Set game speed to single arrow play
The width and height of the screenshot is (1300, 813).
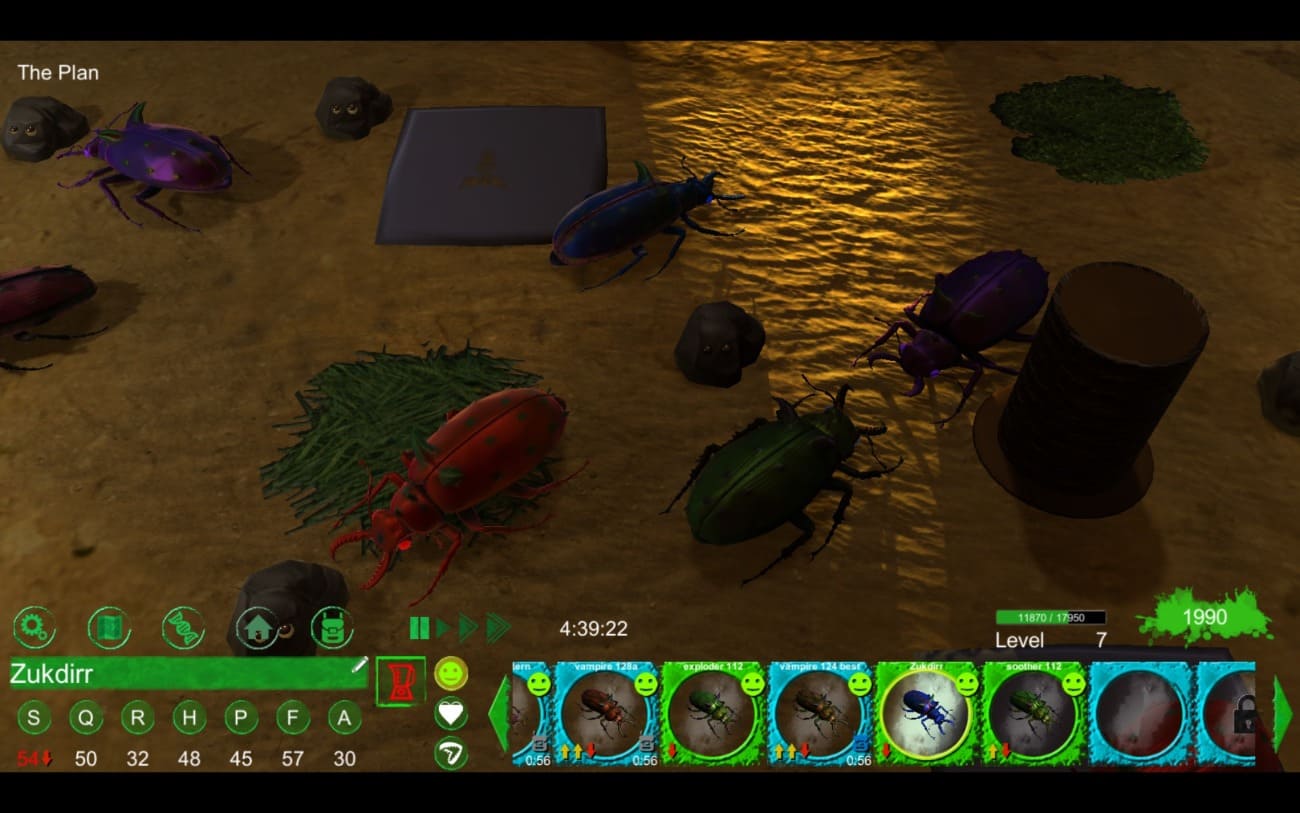442,628
